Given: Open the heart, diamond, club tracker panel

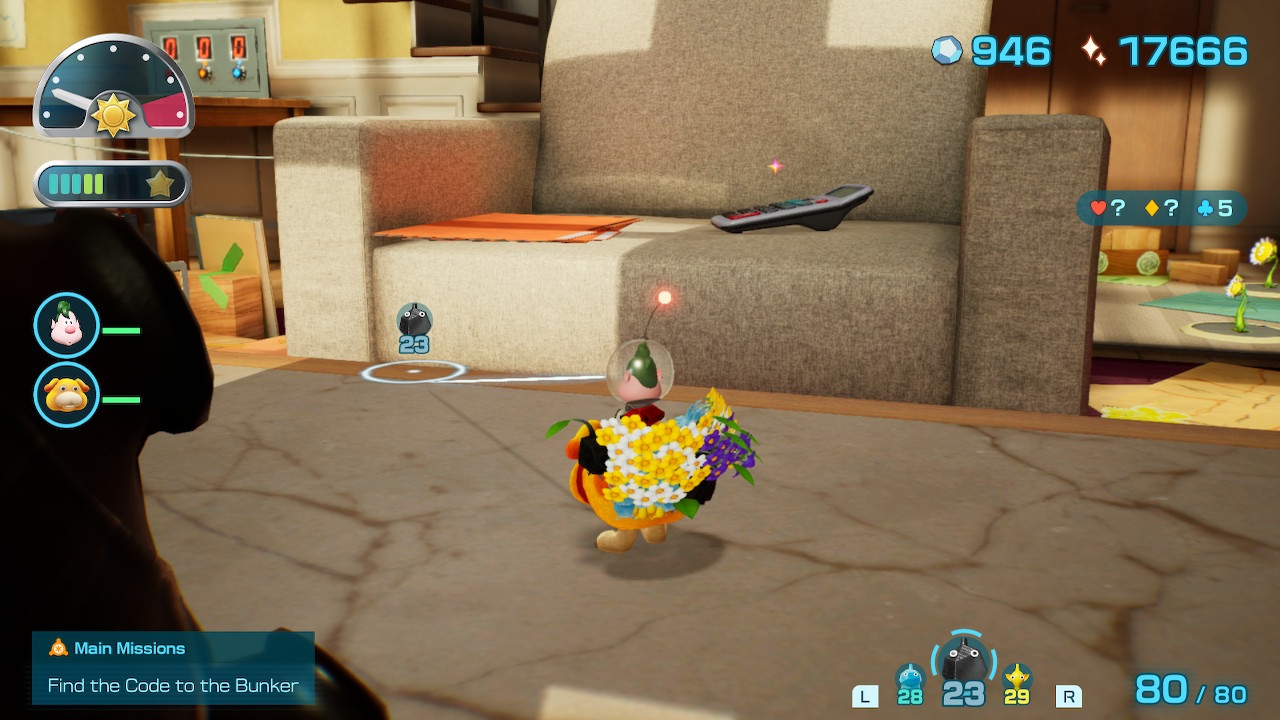Looking at the screenshot, I should [1161, 209].
